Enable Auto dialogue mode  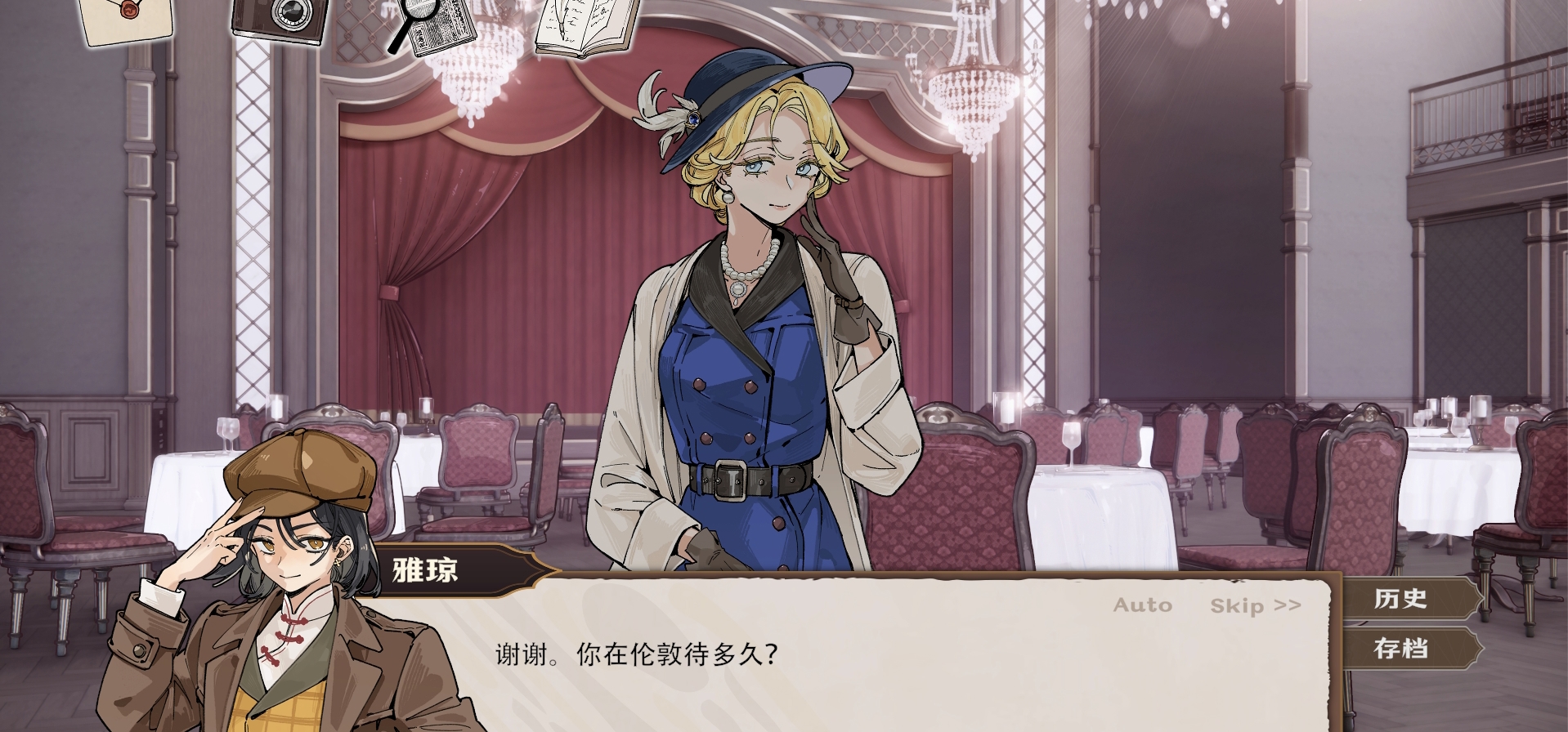(1142, 605)
